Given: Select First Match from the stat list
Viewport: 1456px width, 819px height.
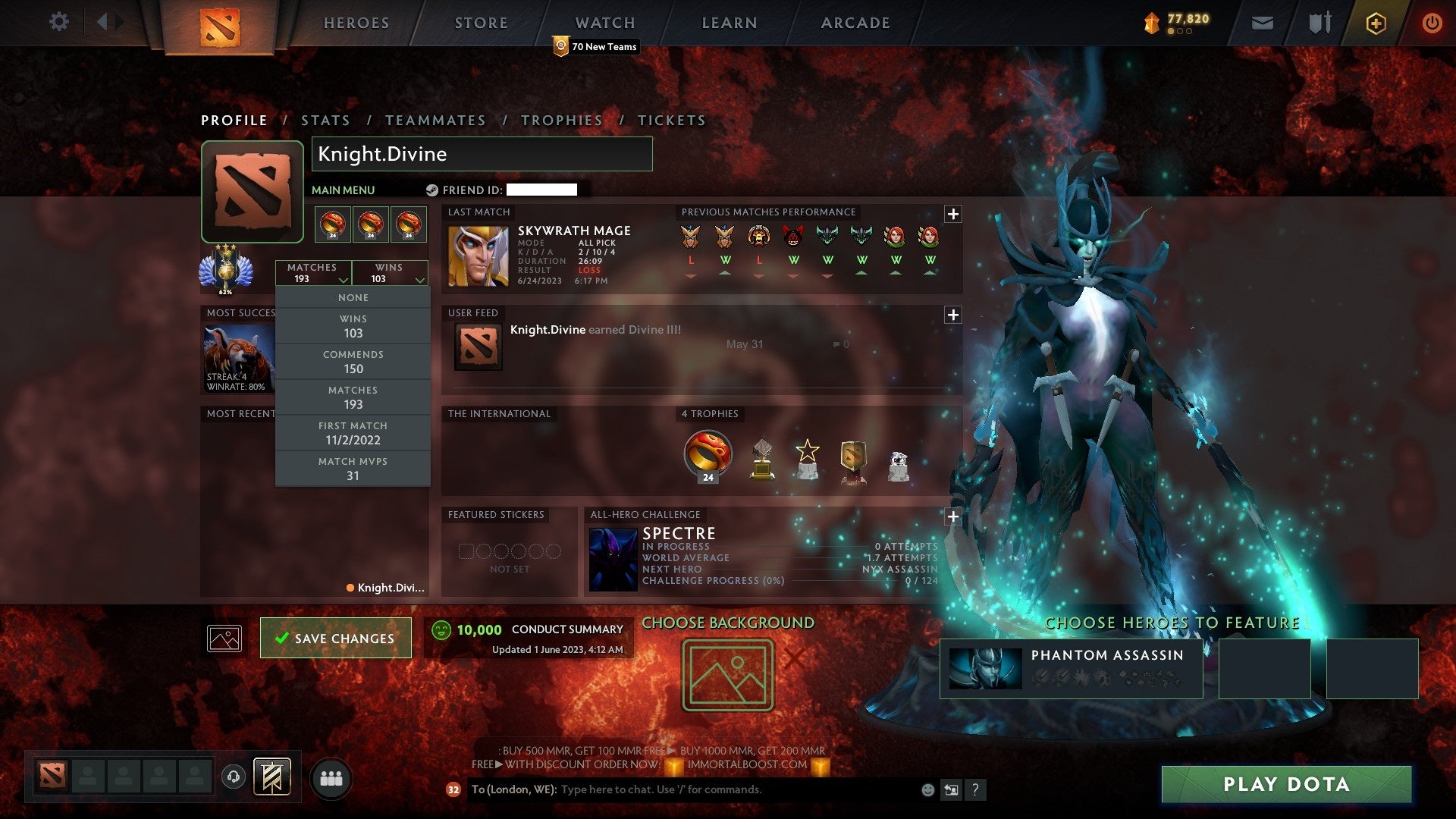Looking at the screenshot, I should coord(353,433).
